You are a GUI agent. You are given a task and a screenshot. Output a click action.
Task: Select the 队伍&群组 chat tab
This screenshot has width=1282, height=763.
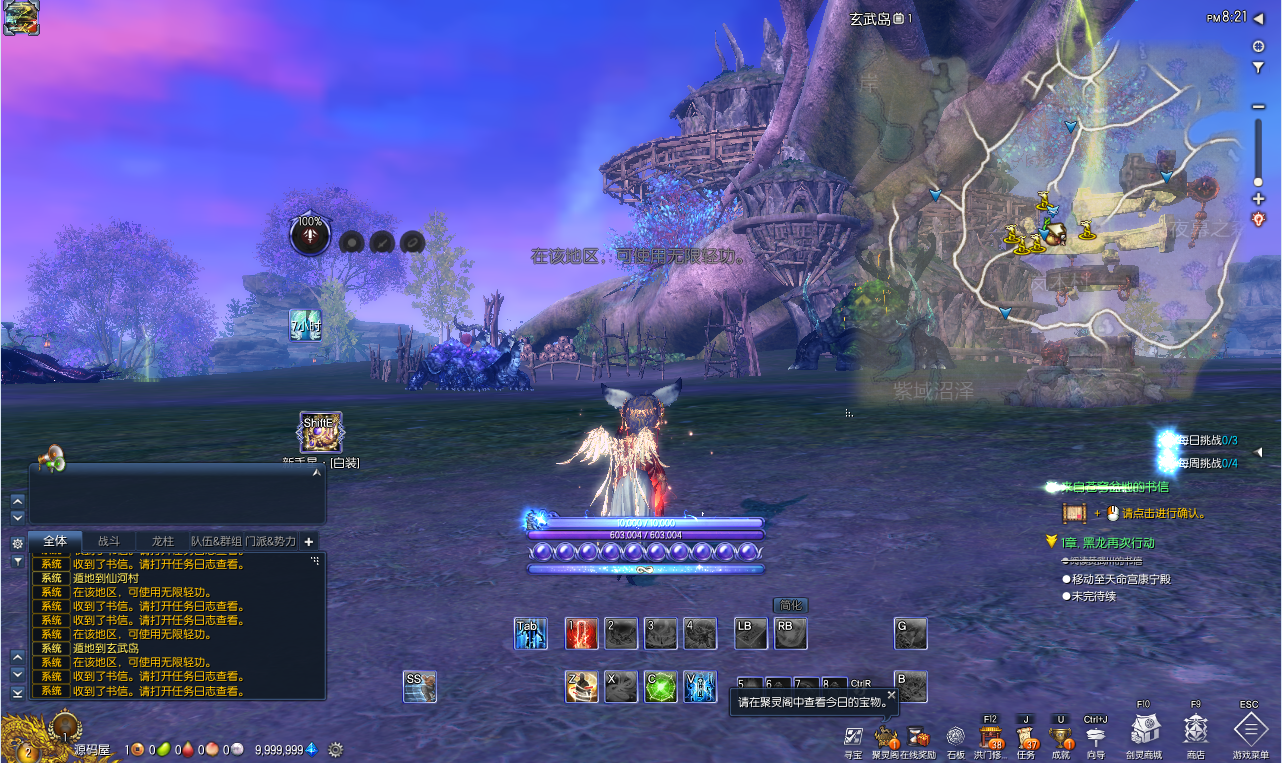(216, 541)
